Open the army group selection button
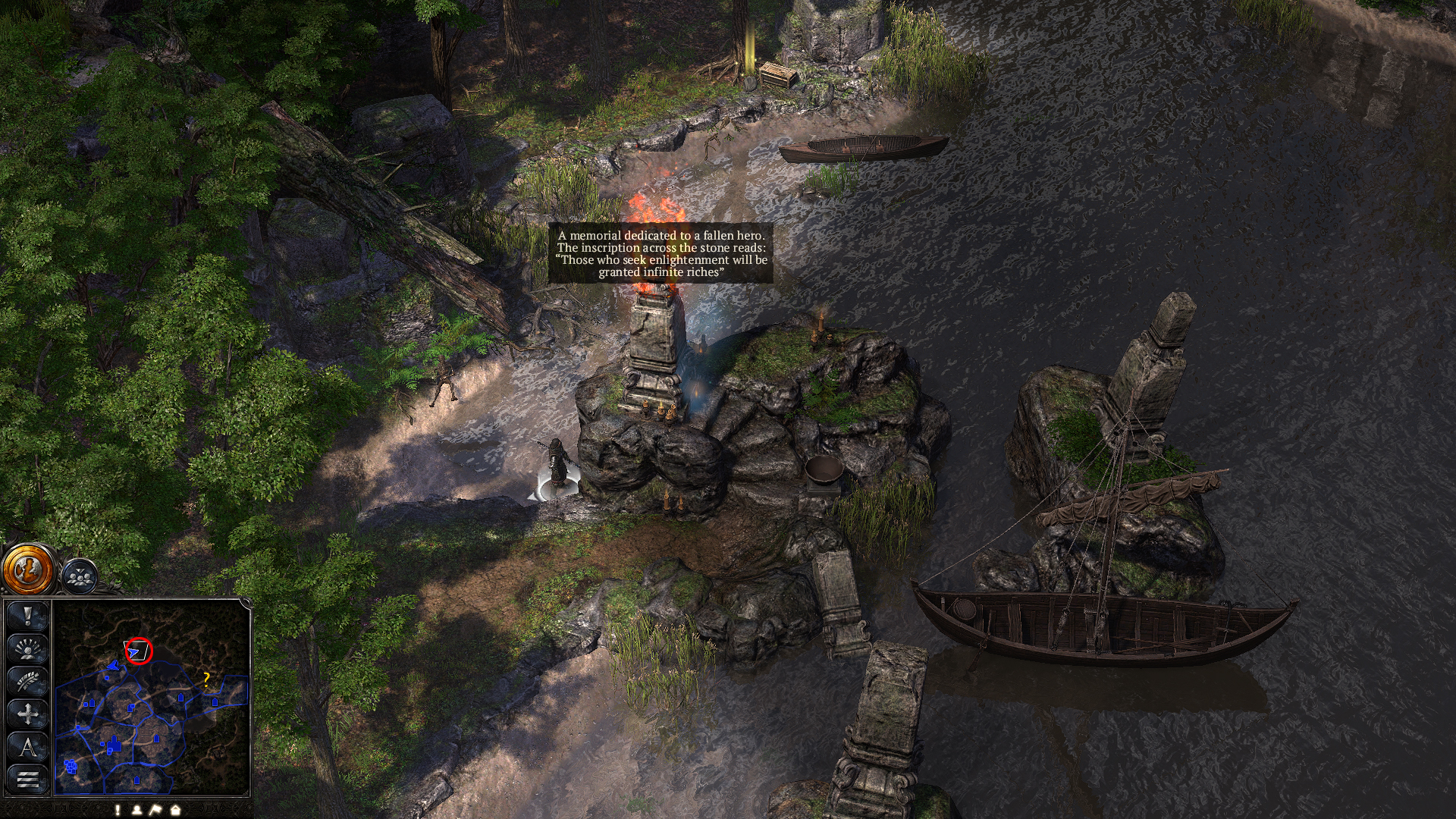The height and width of the screenshot is (819, 1456). tap(79, 576)
